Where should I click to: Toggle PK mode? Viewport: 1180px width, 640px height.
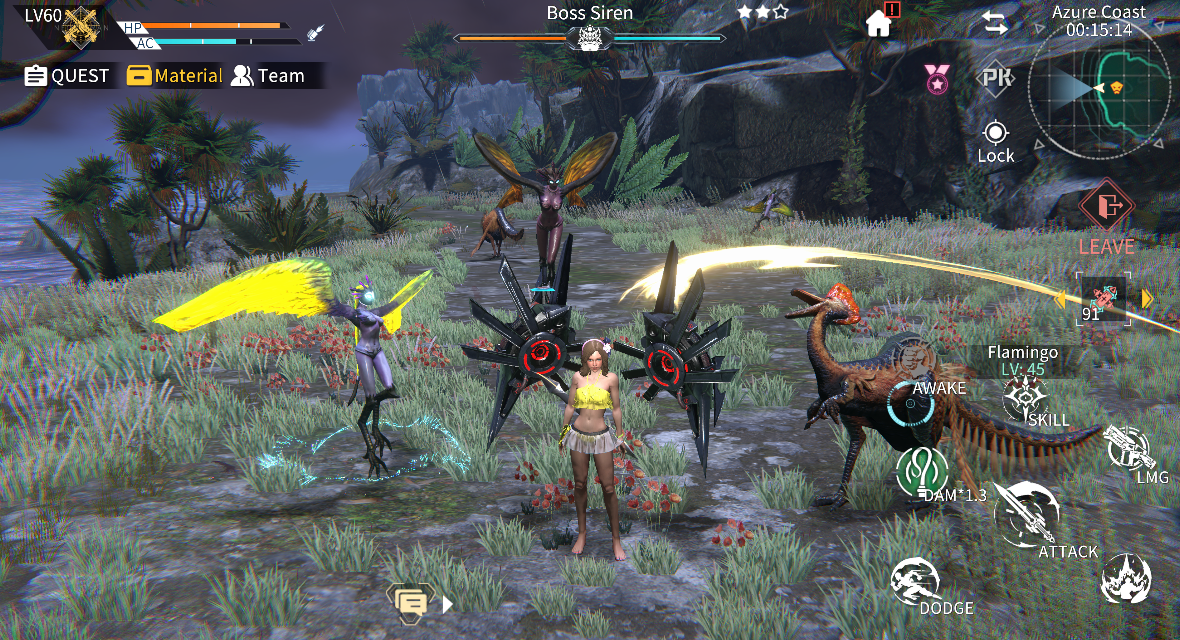point(995,79)
